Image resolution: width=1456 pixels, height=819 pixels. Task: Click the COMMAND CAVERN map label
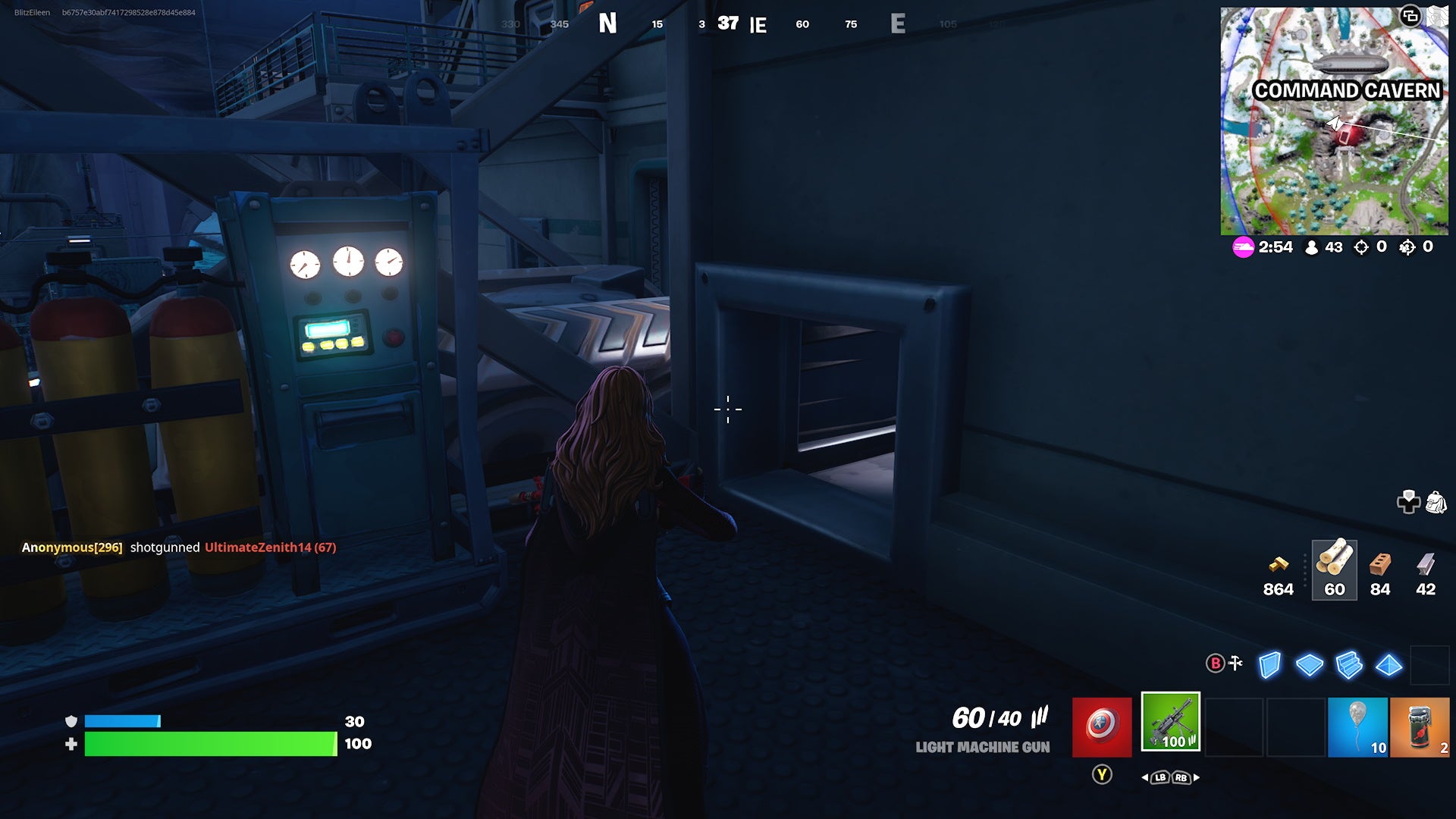(1347, 90)
